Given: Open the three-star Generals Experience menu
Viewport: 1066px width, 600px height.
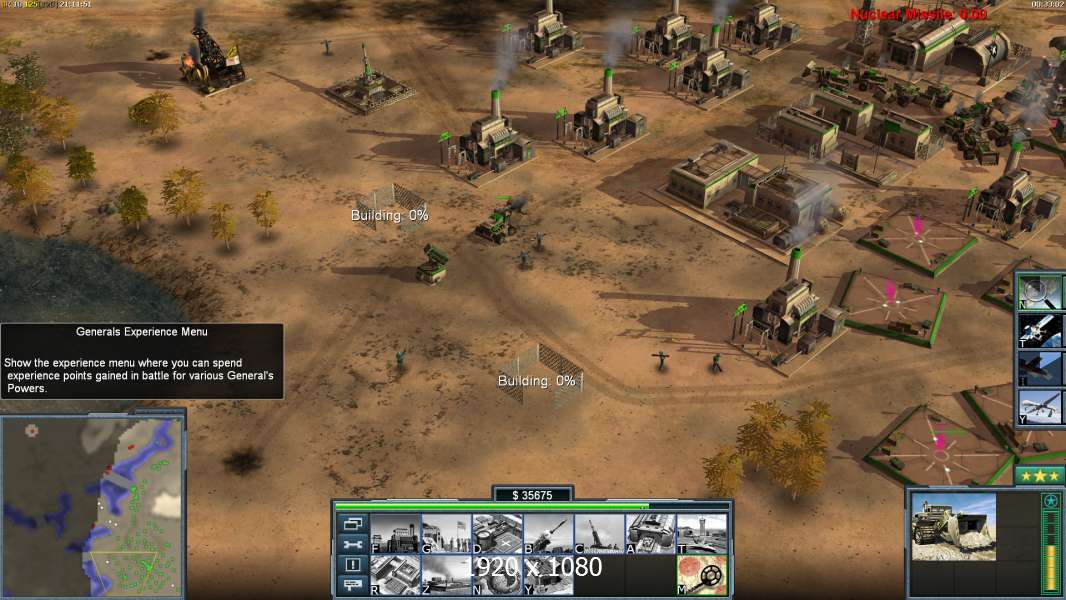Looking at the screenshot, I should tap(1039, 476).
